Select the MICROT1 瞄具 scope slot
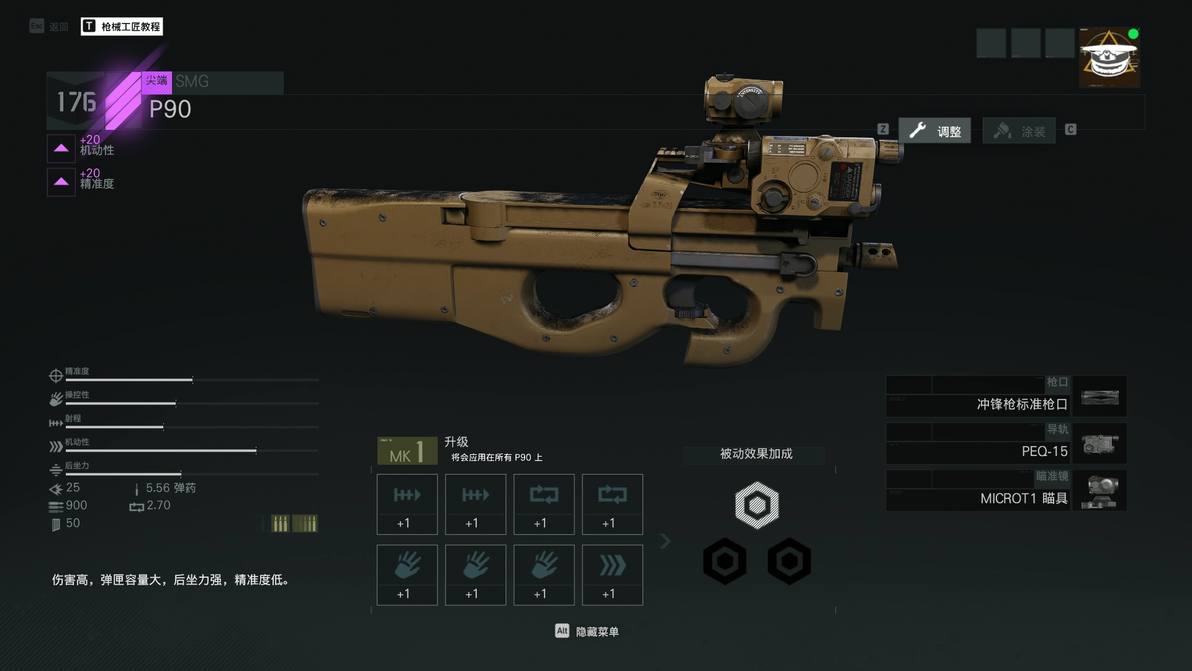Viewport: 1192px width, 671px height. [x=1006, y=491]
